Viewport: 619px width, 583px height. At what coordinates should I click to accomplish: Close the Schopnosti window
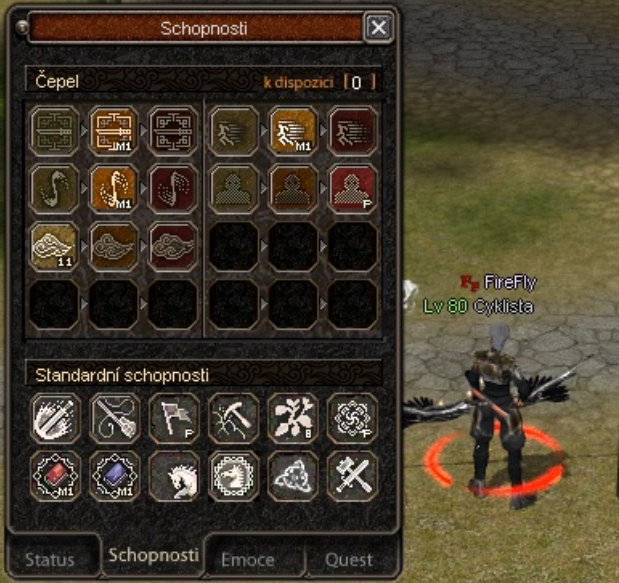378,28
